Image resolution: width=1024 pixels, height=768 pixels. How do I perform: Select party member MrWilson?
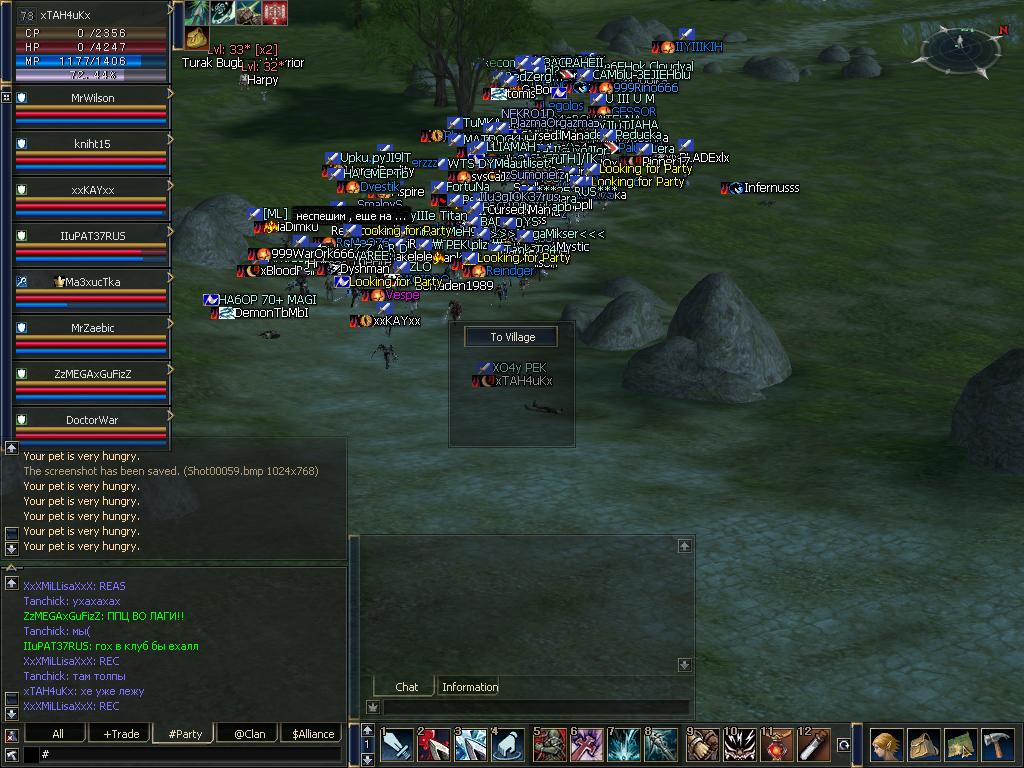pos(92,98)
